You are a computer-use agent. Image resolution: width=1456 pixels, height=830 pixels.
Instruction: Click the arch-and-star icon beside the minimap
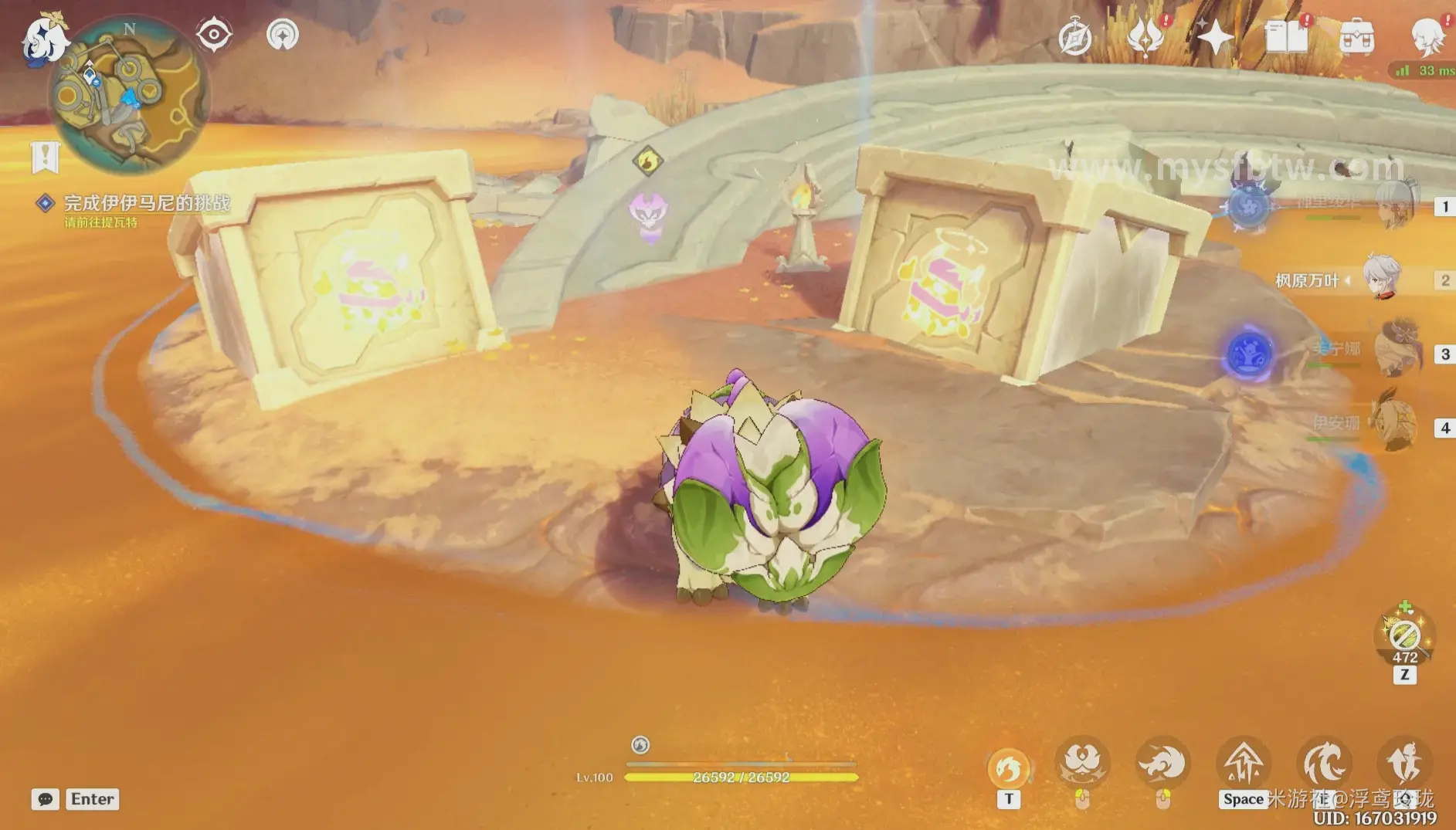tap(282, 35)
